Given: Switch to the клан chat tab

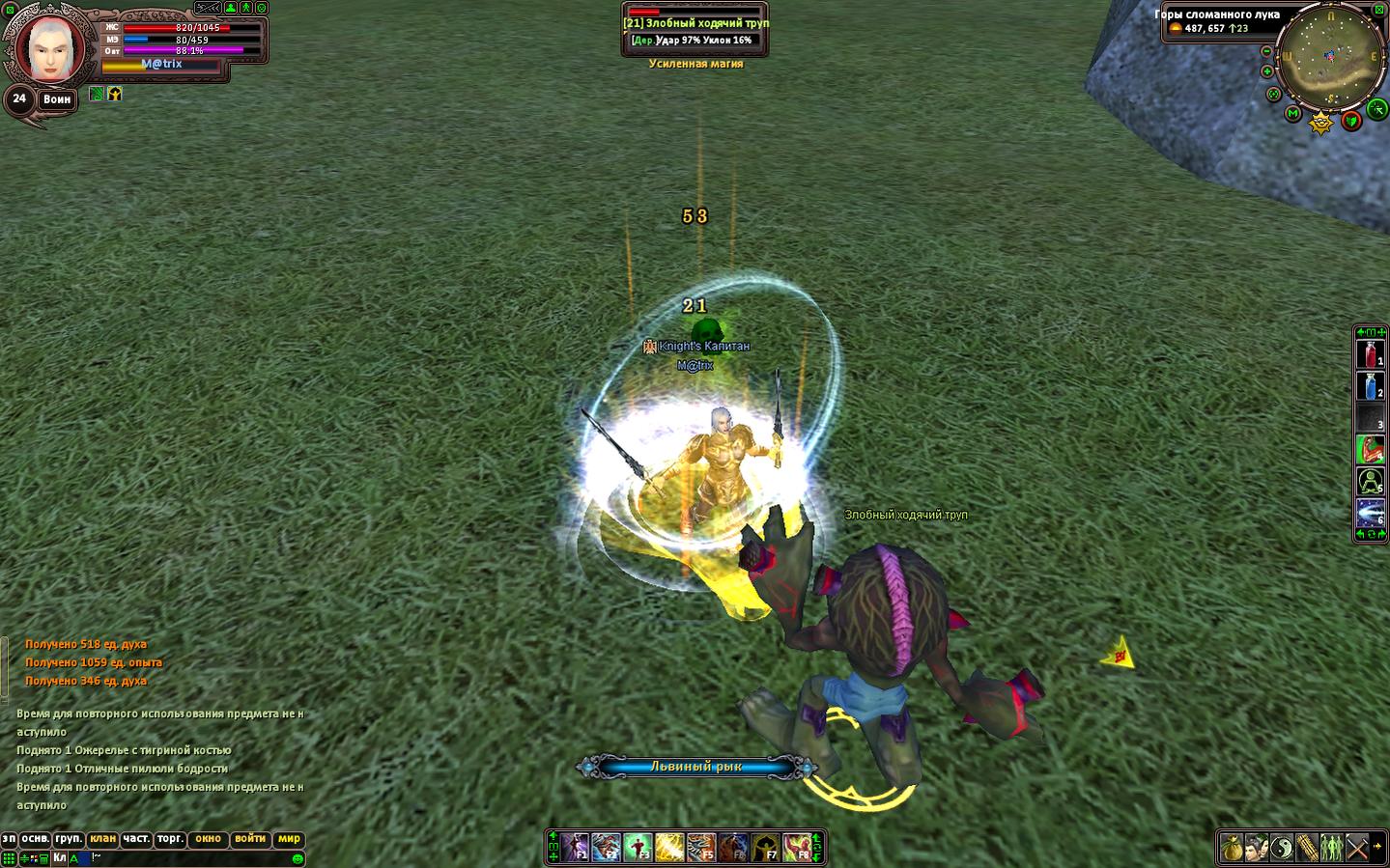Looking at the screenshot, I should pyautogui.click(x=101, y=839).
